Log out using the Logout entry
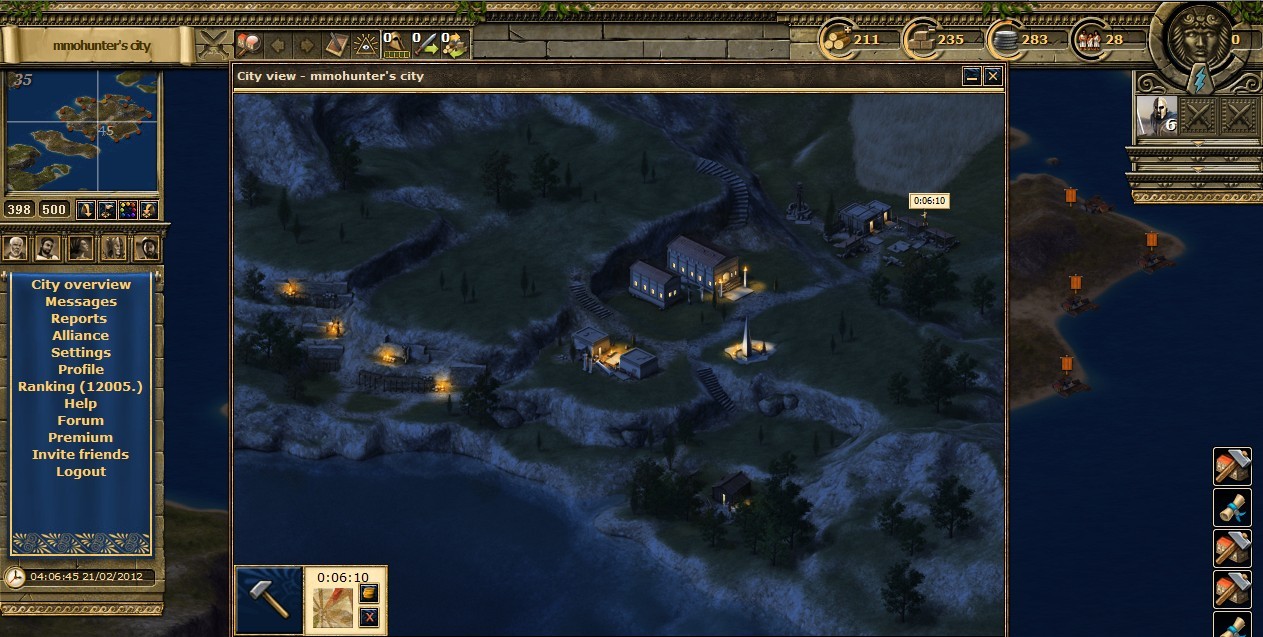The image size is (1263, 637). (80, 471)
